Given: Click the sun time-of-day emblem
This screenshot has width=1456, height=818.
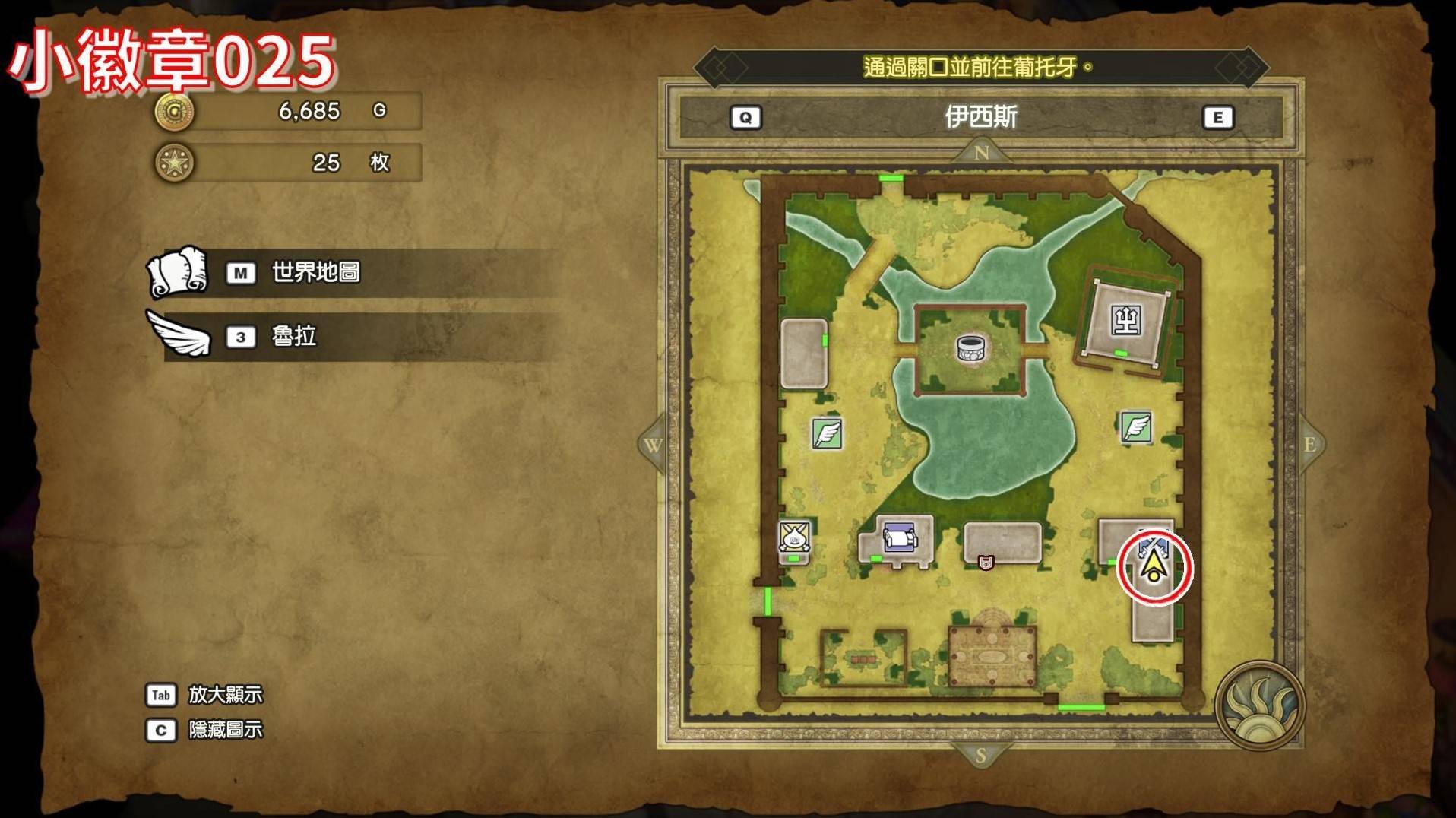Looking at the screenshot, I should click(x=1259, y=706).
